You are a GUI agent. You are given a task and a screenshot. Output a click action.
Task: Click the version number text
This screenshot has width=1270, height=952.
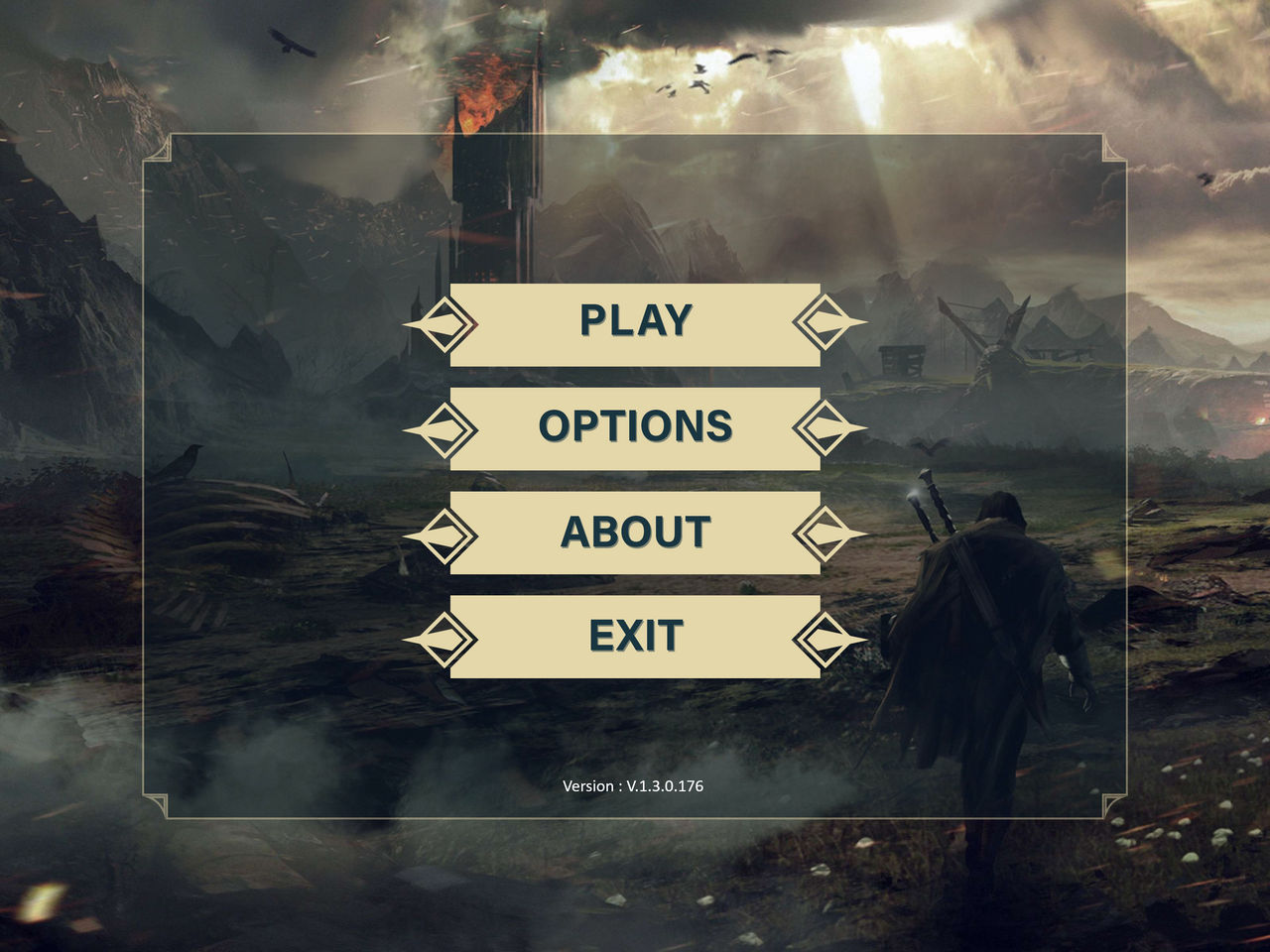click(632, 784)
